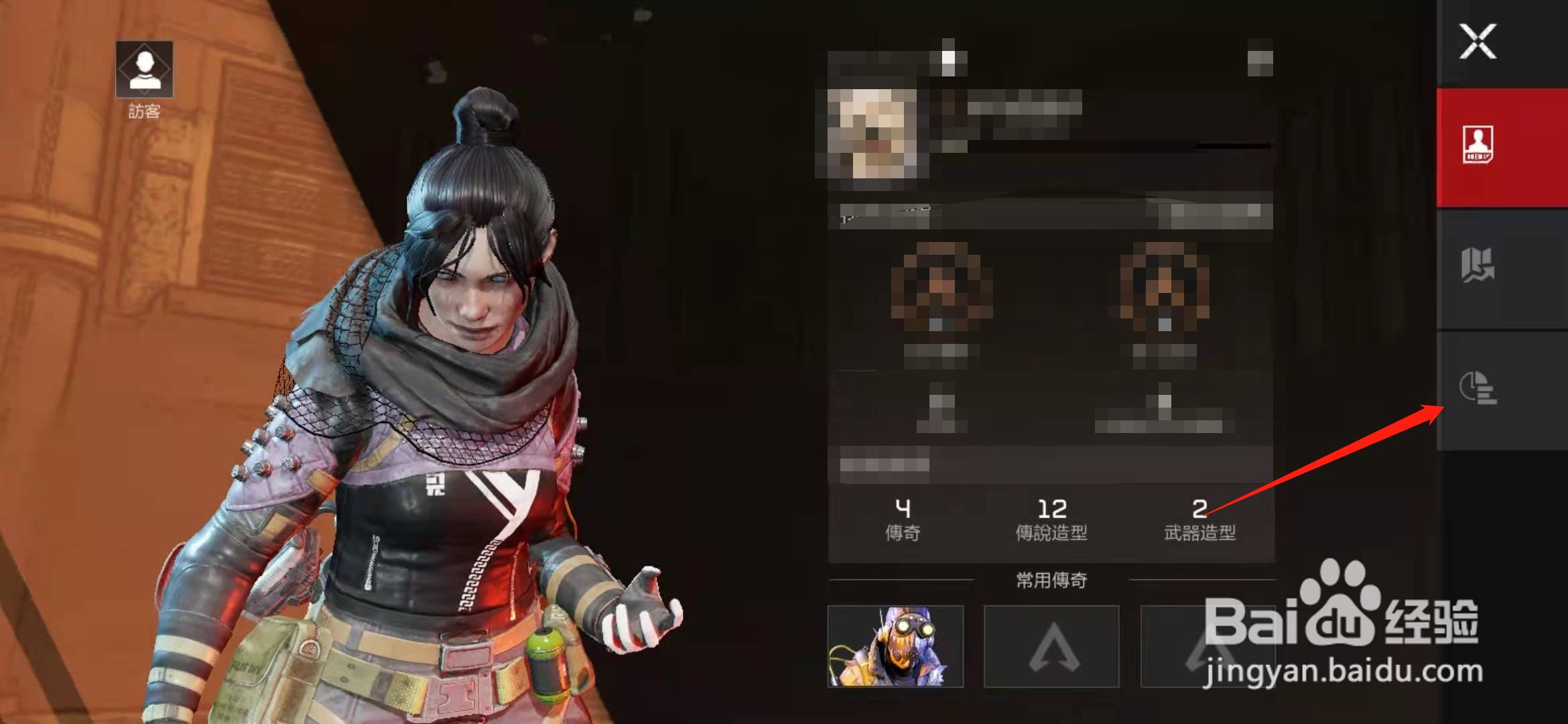View the 傳說造型 legendary skins count
1568x724 pixels.
pyautogui.click(x=1051, y=519)
